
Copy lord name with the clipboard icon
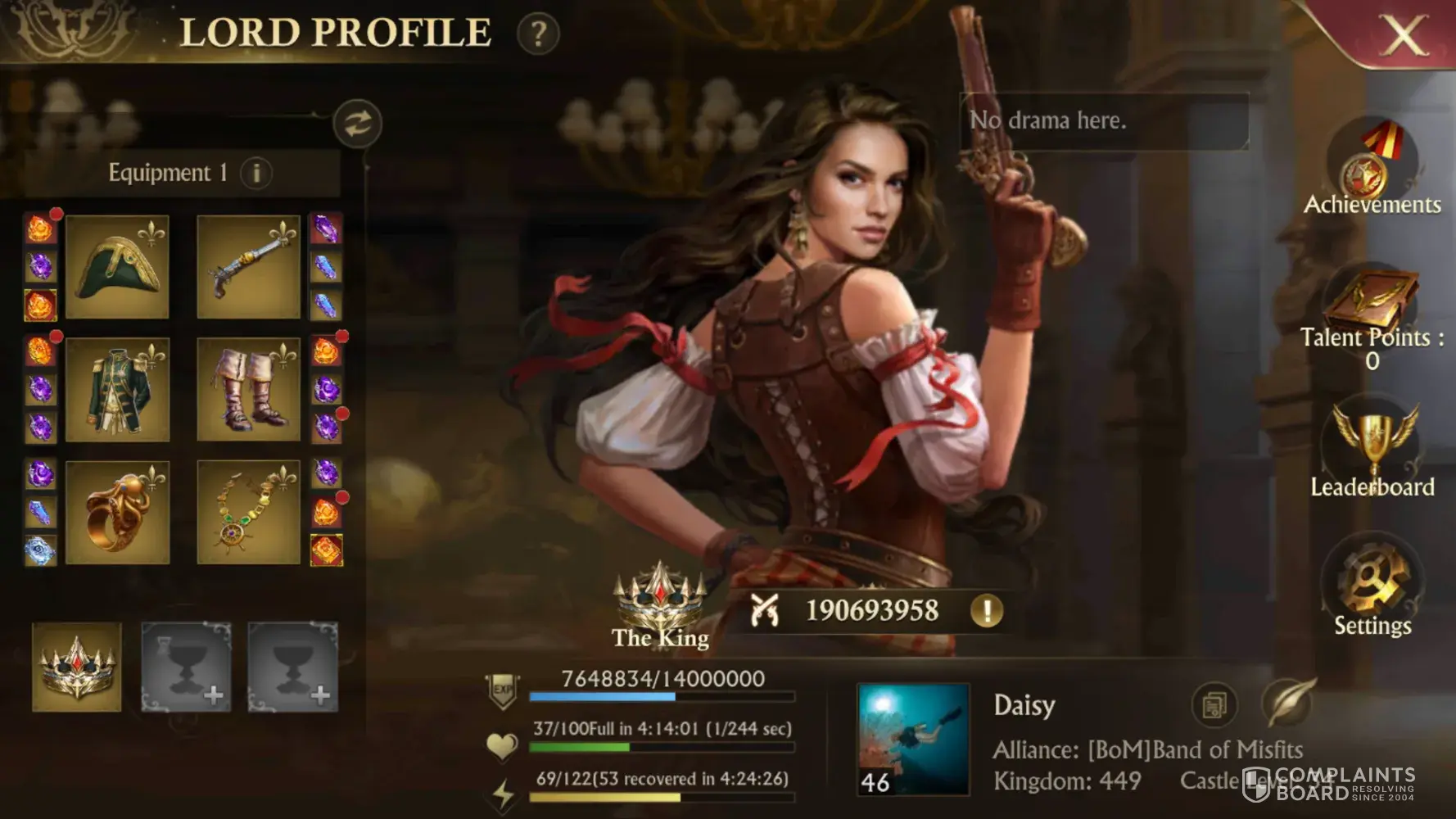[x=1214, y=704]
